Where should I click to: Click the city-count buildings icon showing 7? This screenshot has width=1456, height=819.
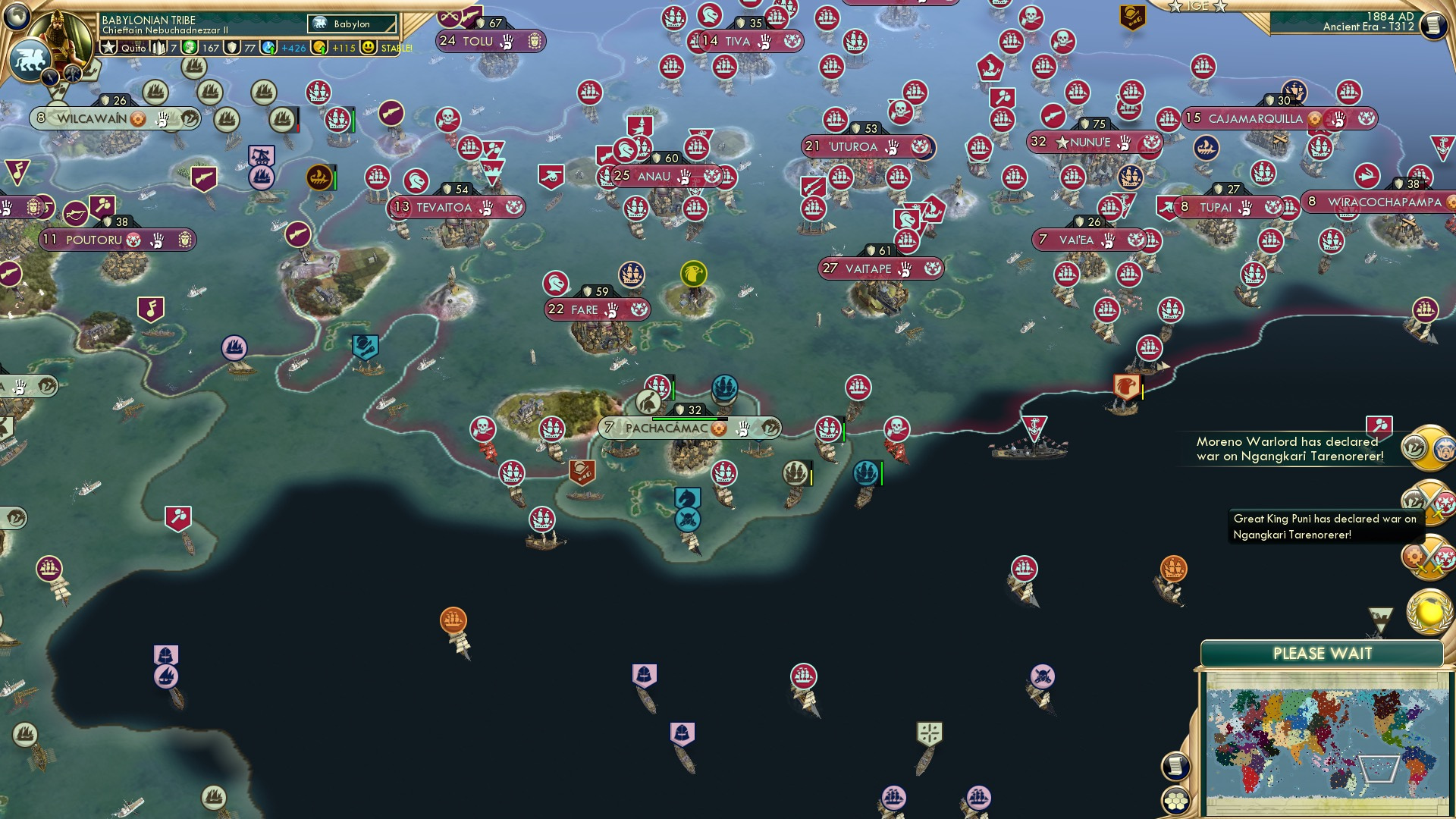(157, 47)
